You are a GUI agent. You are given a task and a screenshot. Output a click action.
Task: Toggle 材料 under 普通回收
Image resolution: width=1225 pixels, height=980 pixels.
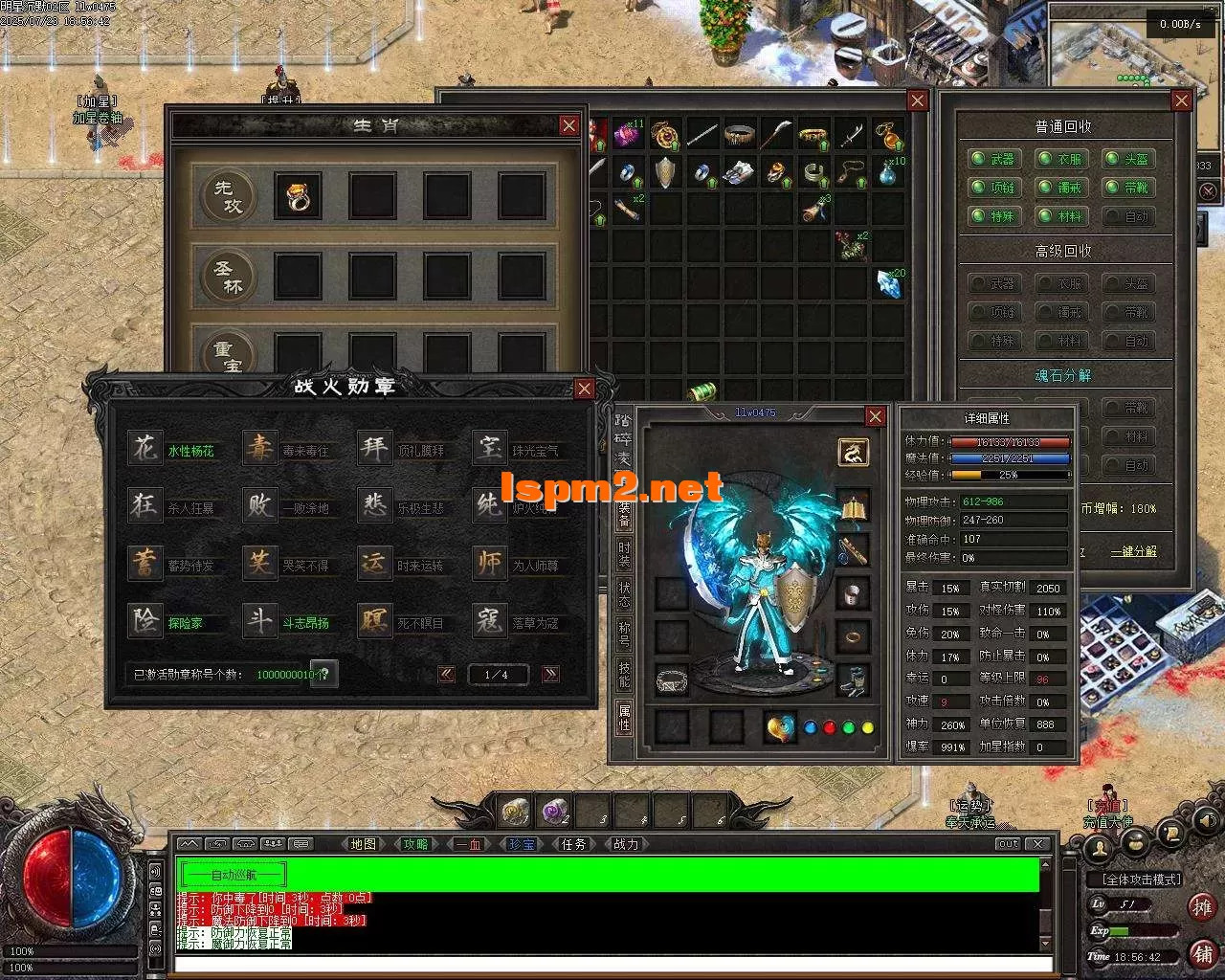pyautogui.click(x=1058, y=216)
